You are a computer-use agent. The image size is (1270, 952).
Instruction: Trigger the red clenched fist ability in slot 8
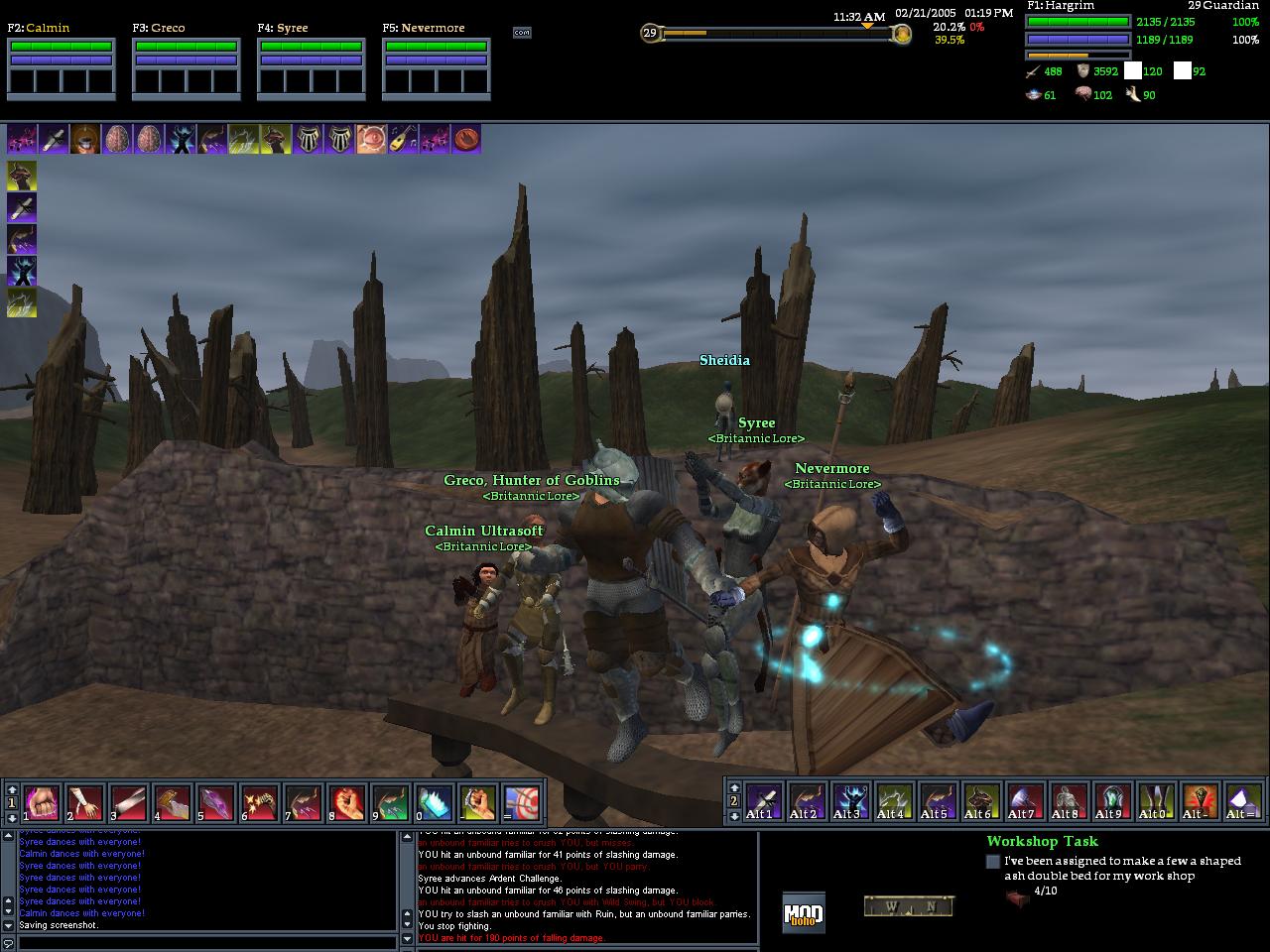(x=346, y=802)
